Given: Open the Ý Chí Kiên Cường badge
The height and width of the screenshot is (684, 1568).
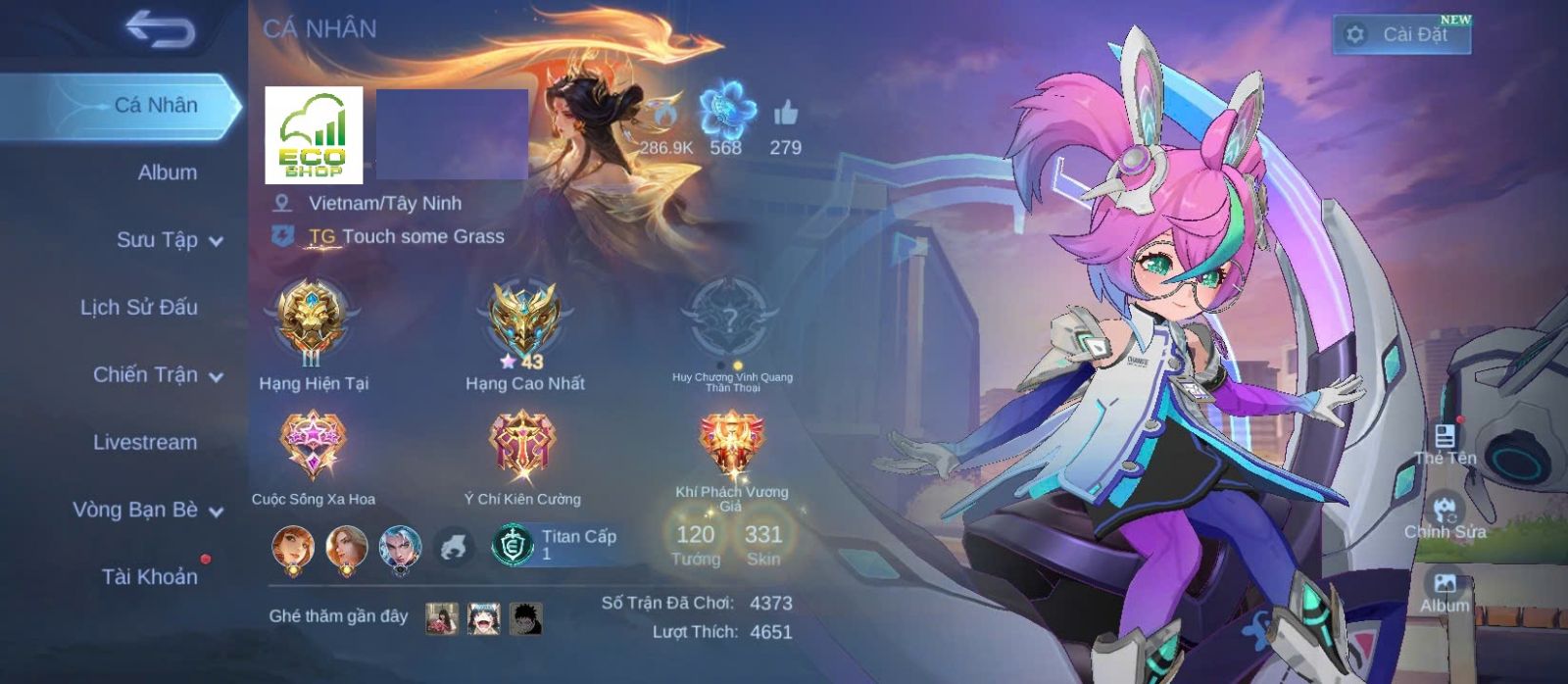Looking at the screenshot, I should (522, 446).
